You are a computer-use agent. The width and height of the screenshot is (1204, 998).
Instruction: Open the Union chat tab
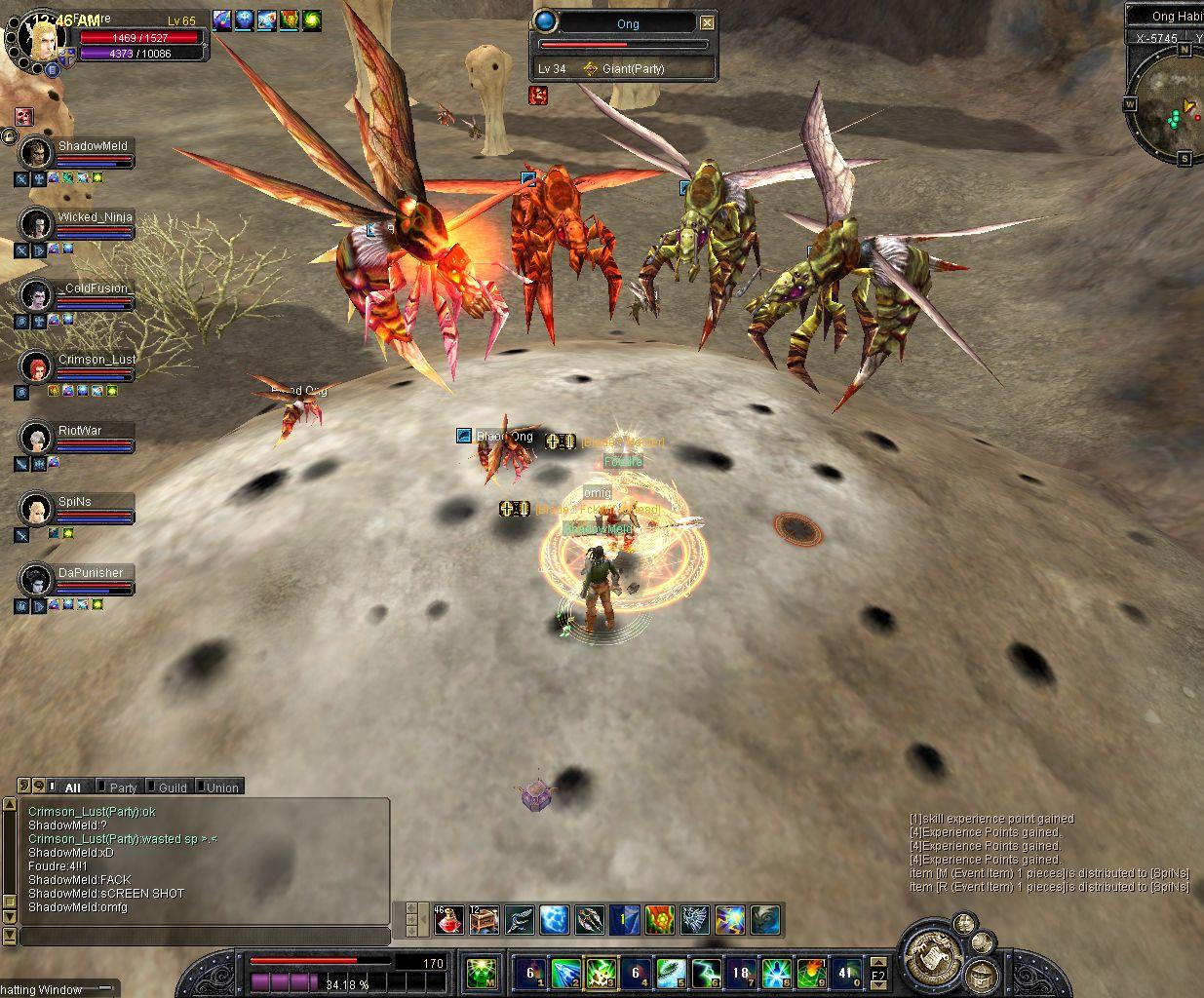click(221, 787)
